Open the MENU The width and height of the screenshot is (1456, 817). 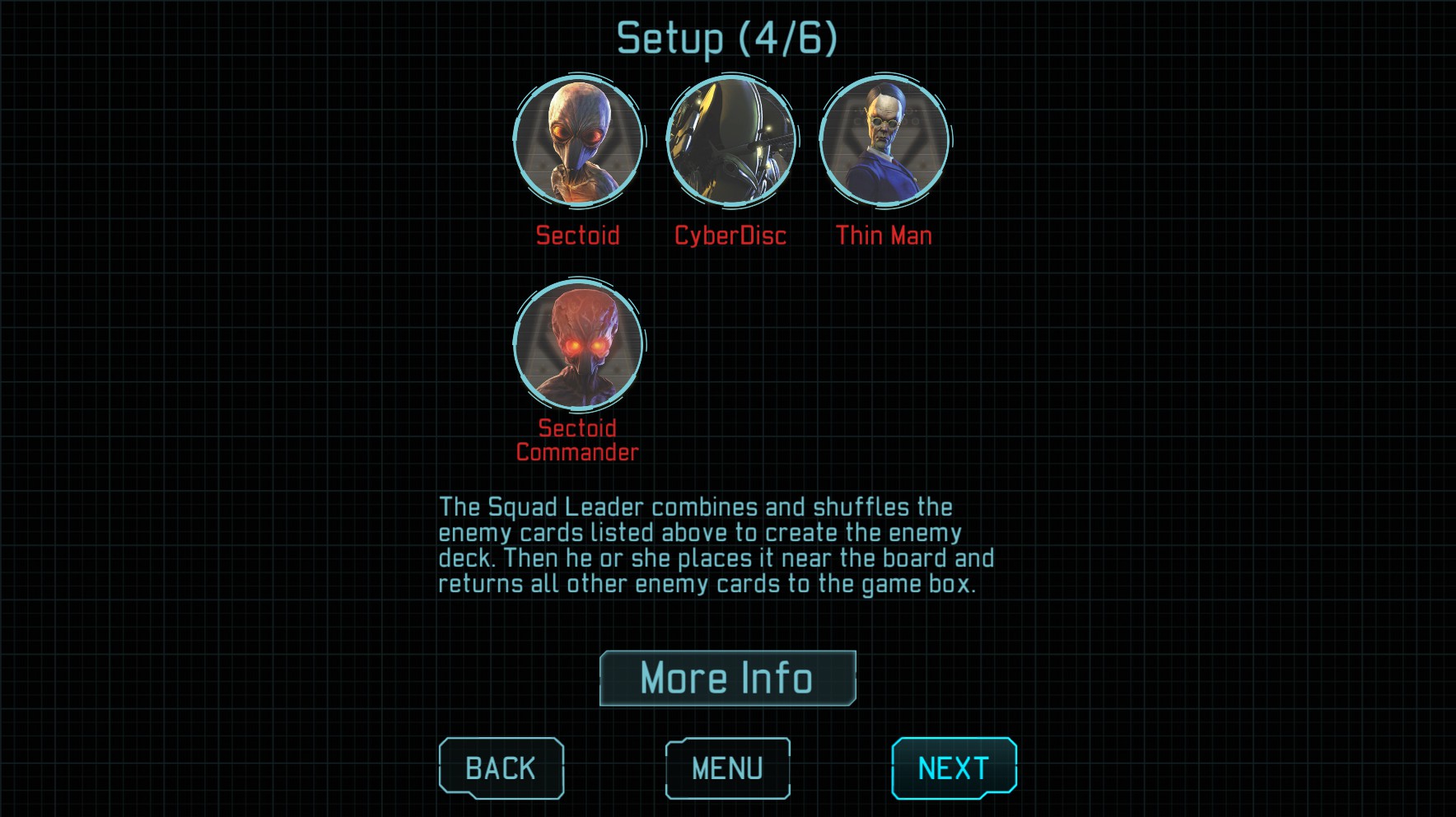tap(727, 768)
